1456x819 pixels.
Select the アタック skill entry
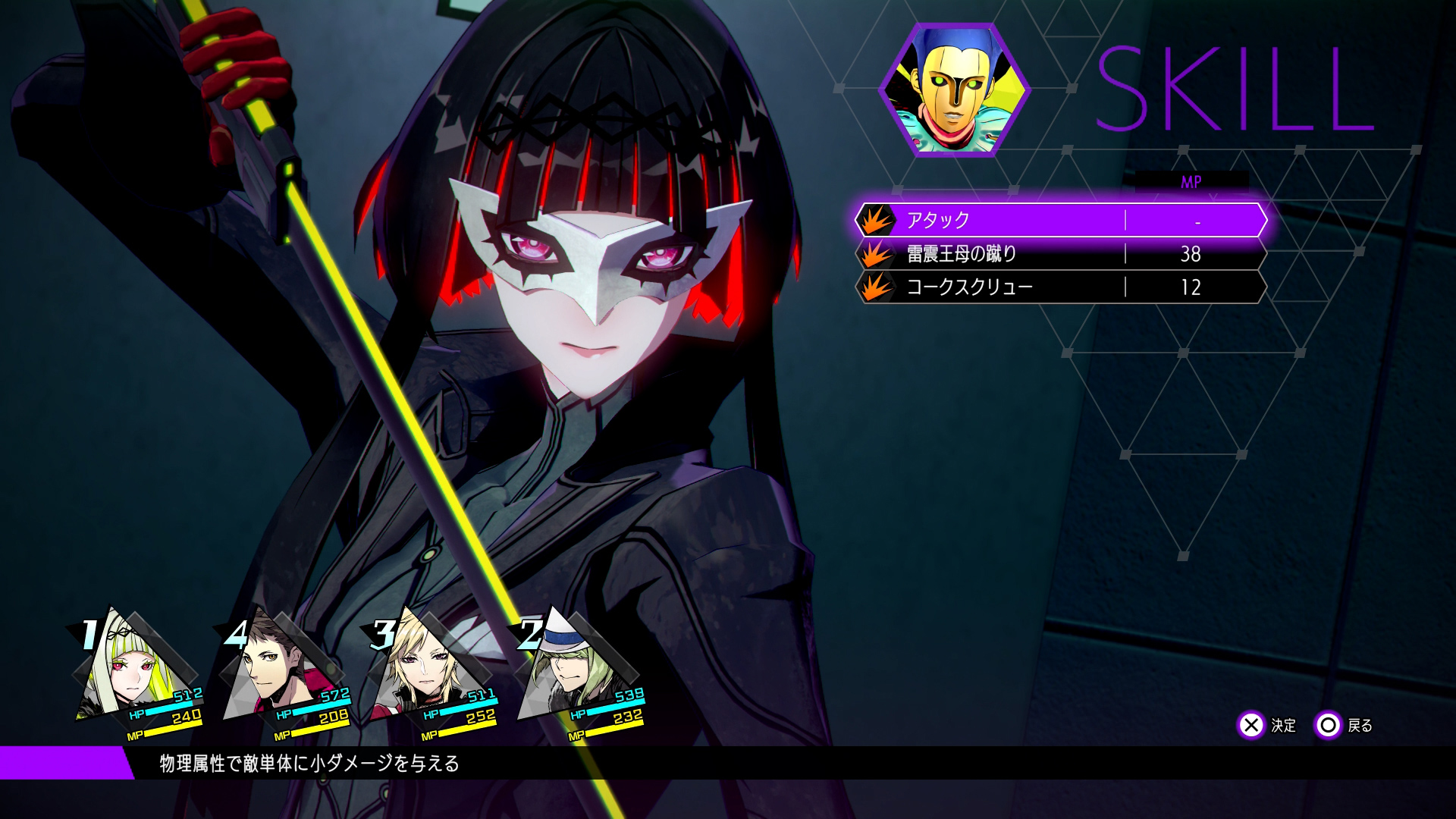[x=1060, y=220]
